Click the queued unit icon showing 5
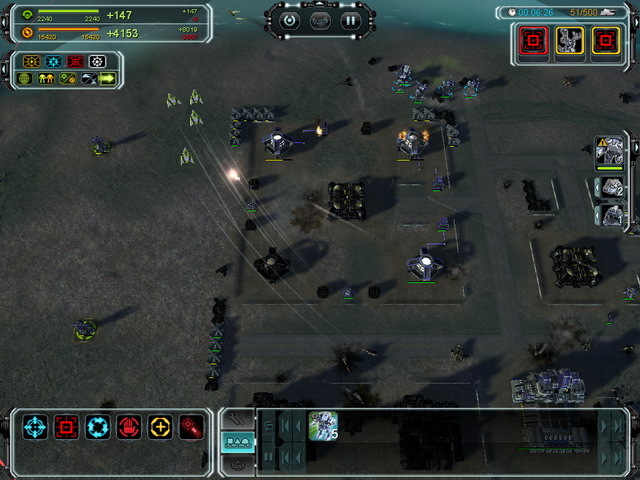640x480 pixels. (x=323, y=426)
